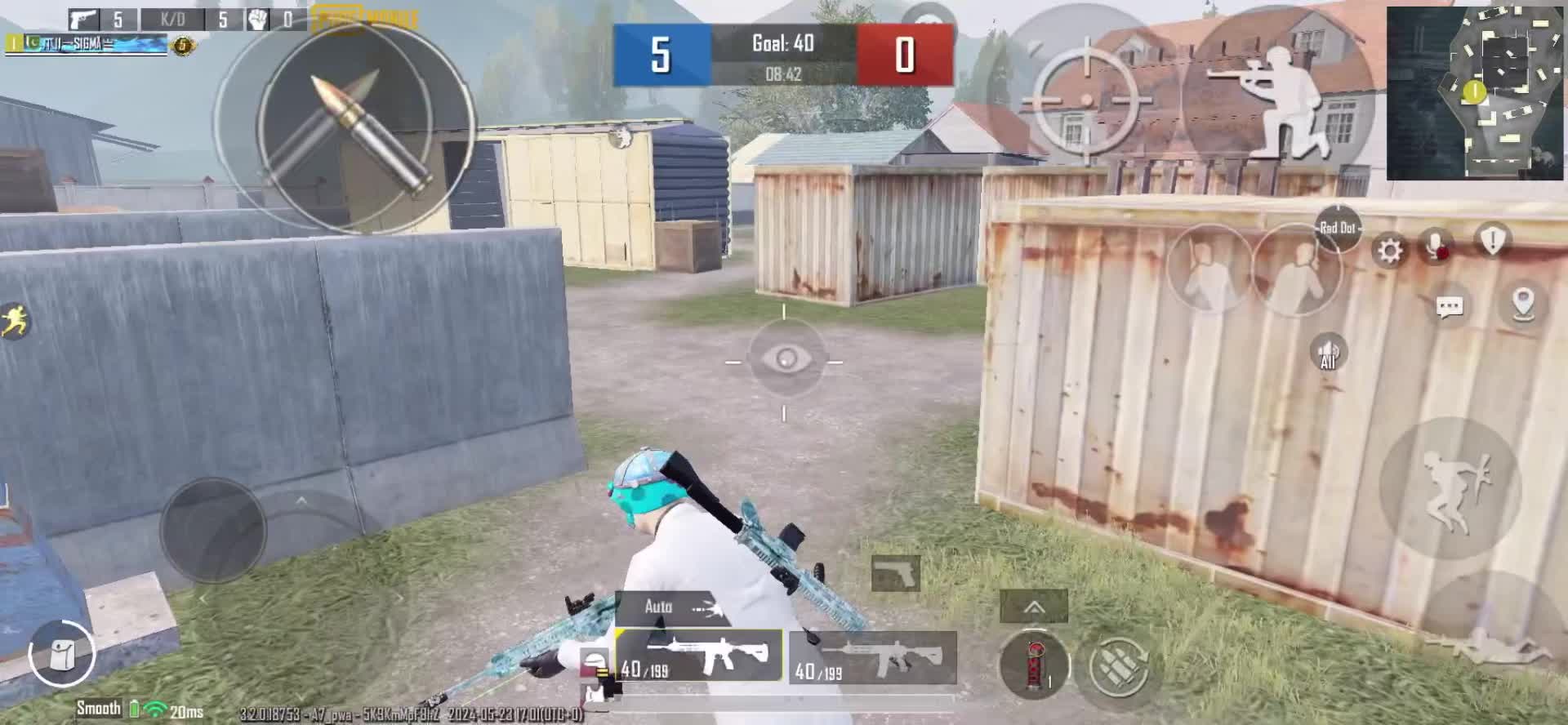This screenshot has width=1568, height=725.
Task: Place a map location marker
Action: pyautogui.click(x=1523, y=304)
